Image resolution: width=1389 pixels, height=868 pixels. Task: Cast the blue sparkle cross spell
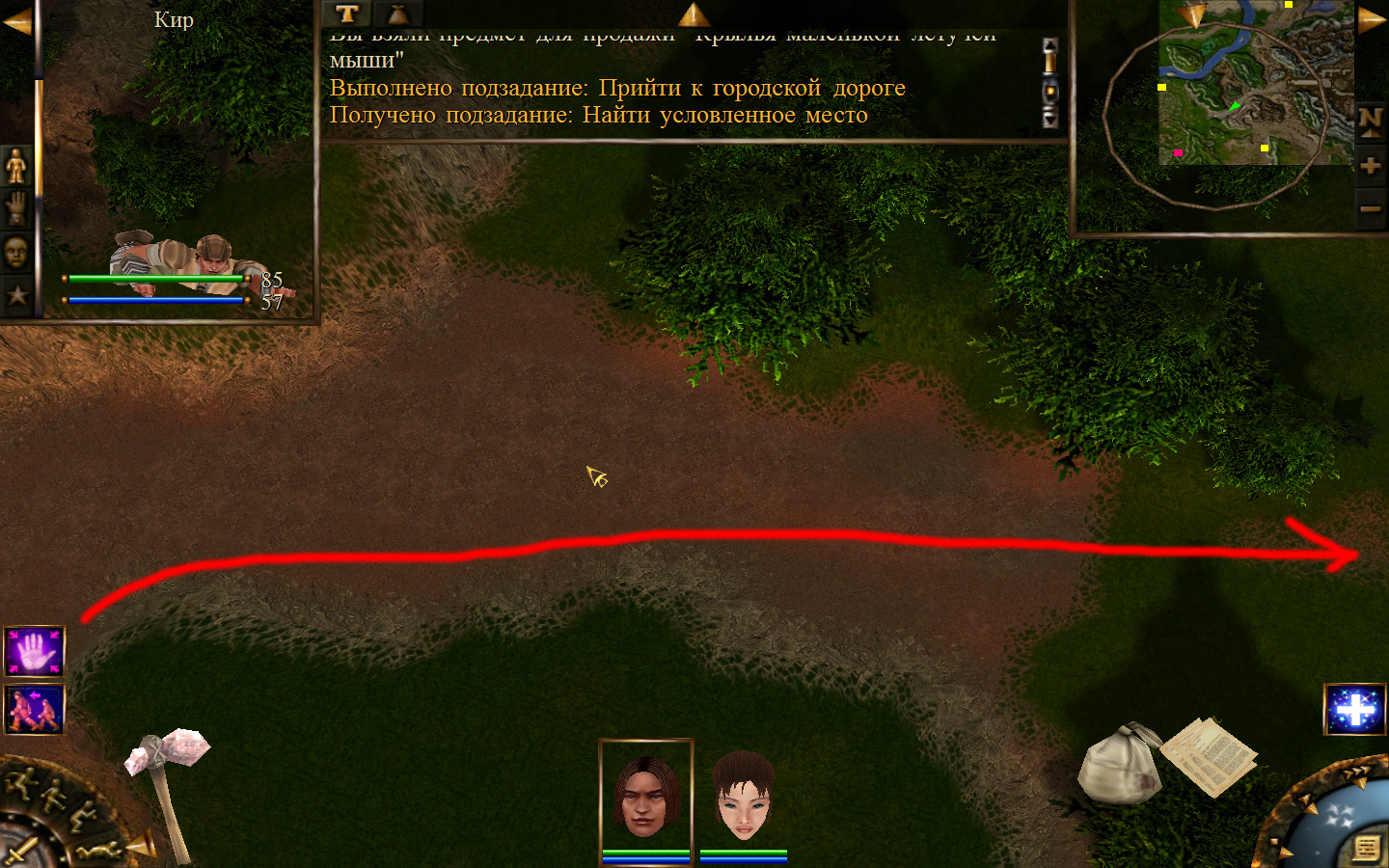click(x=1355, y=710)
